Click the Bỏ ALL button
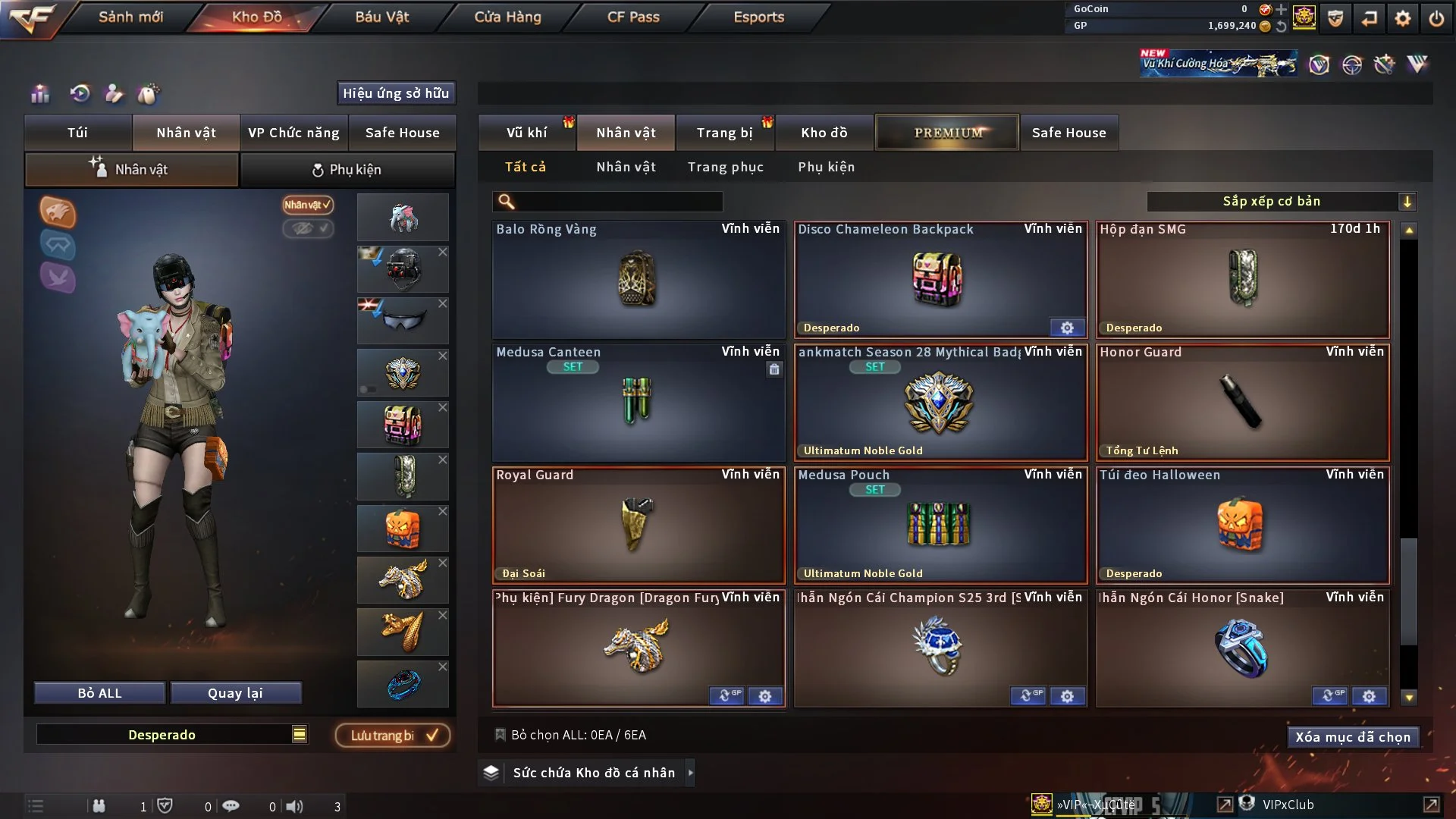 point(99,693)
